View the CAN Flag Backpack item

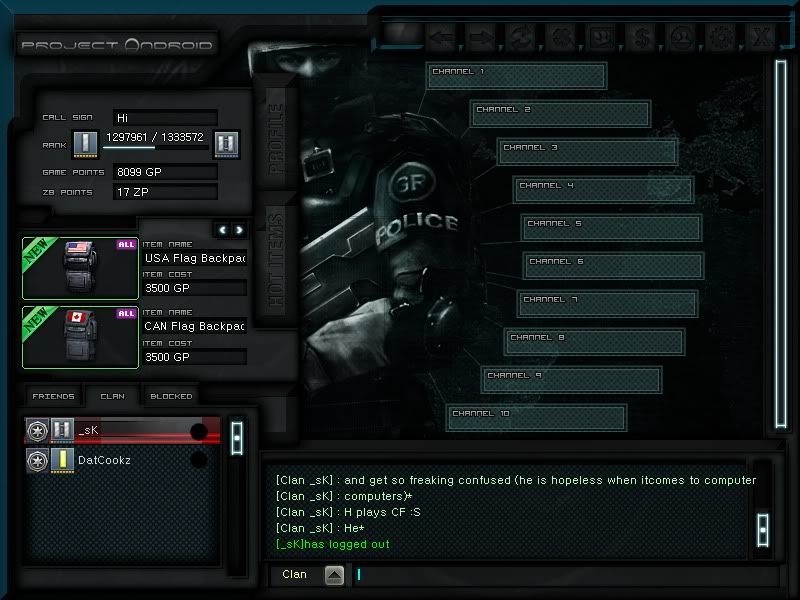pos(81,337)
